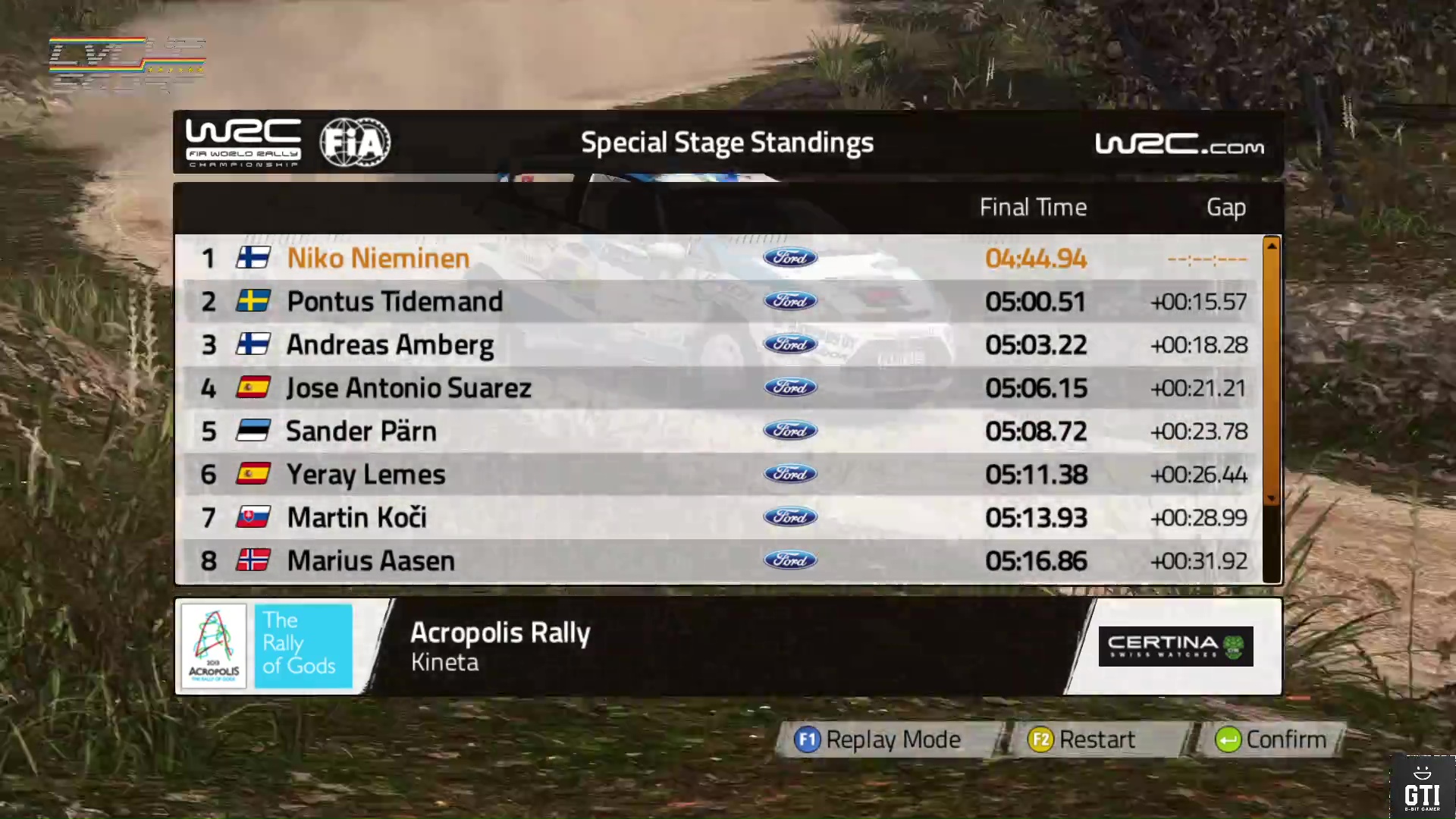The height and width of the screenshot is (819, 1456).
Task: Restart the special stage
Action: [1081, 739]
